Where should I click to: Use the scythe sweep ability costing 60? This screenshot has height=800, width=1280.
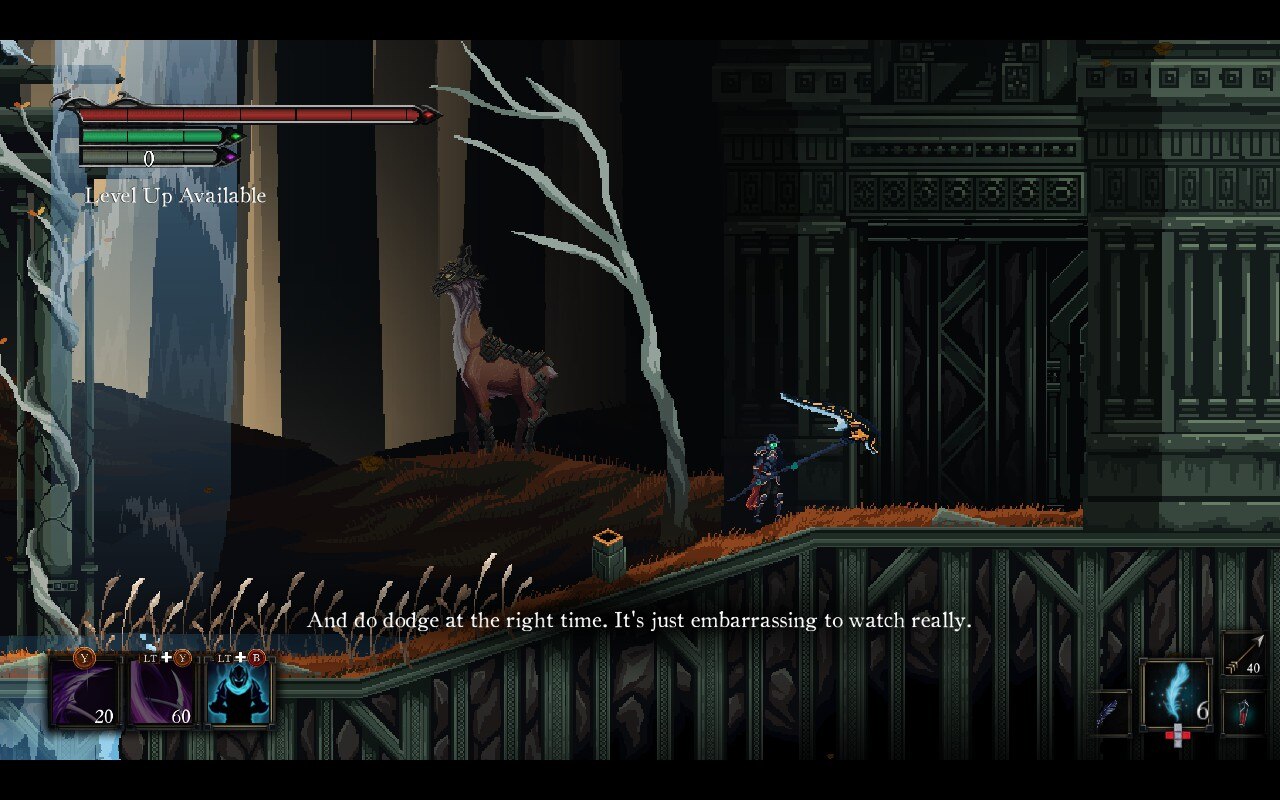163,690
